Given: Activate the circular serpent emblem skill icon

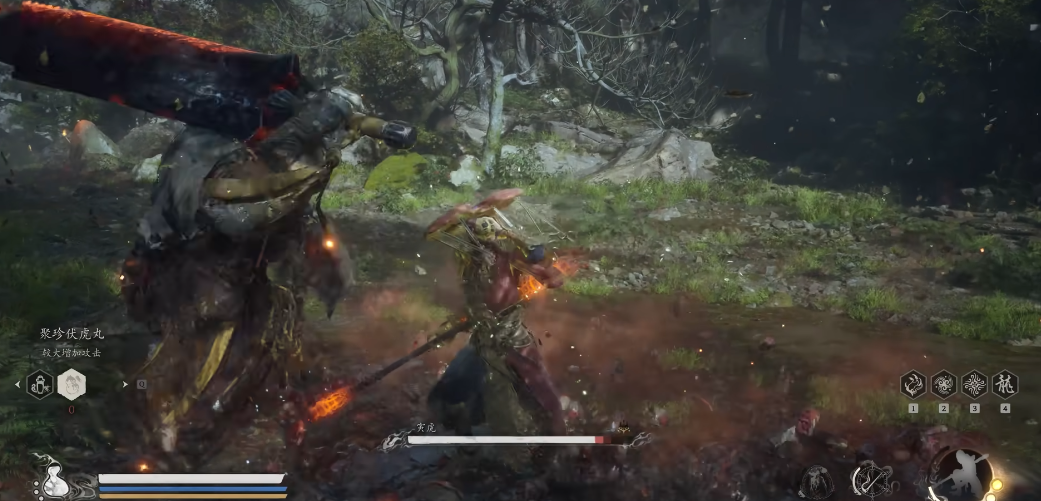Looking at the screenshot, I should (x=871, y=480).
